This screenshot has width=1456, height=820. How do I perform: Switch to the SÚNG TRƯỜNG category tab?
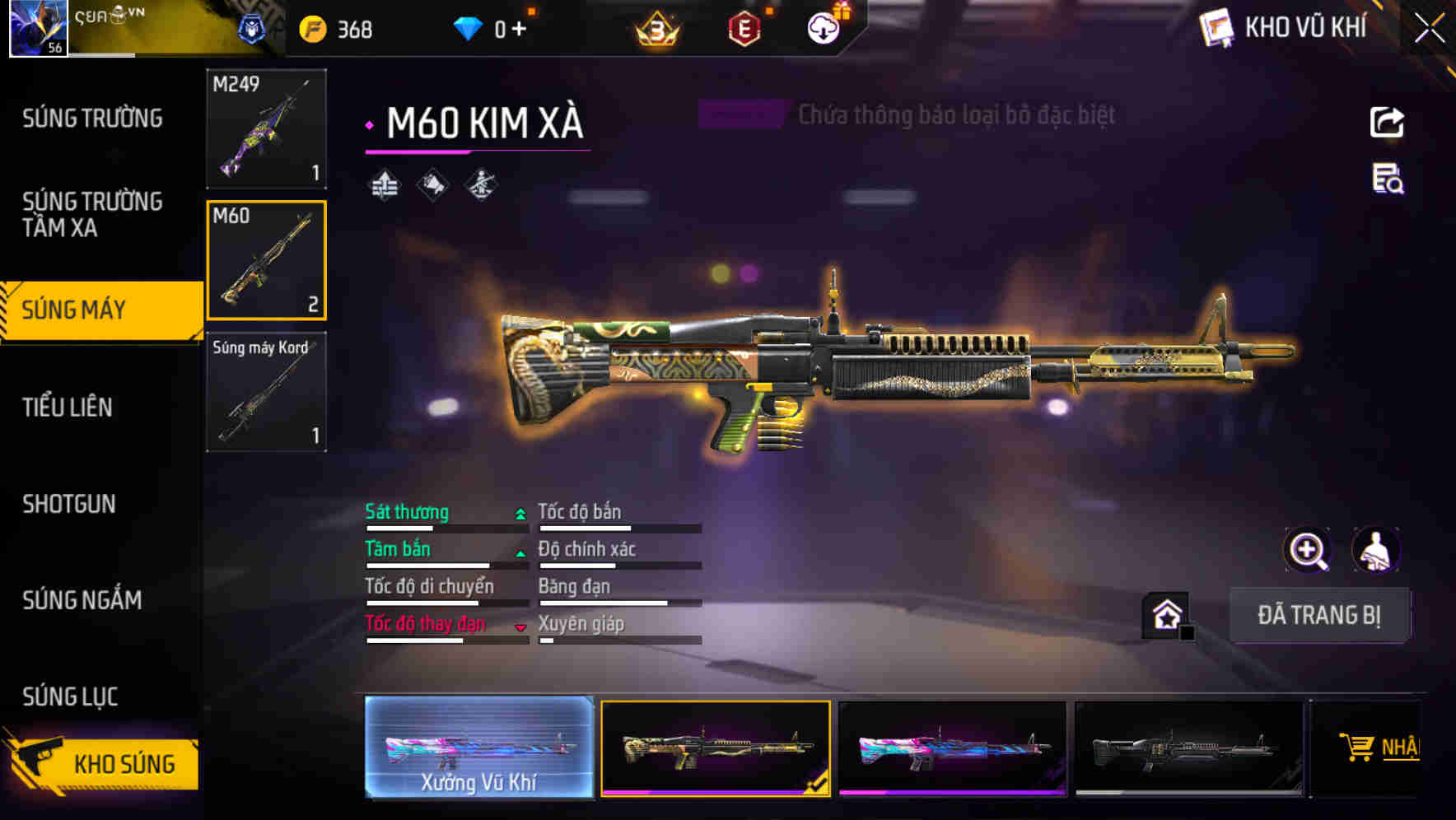click(91, 119)
